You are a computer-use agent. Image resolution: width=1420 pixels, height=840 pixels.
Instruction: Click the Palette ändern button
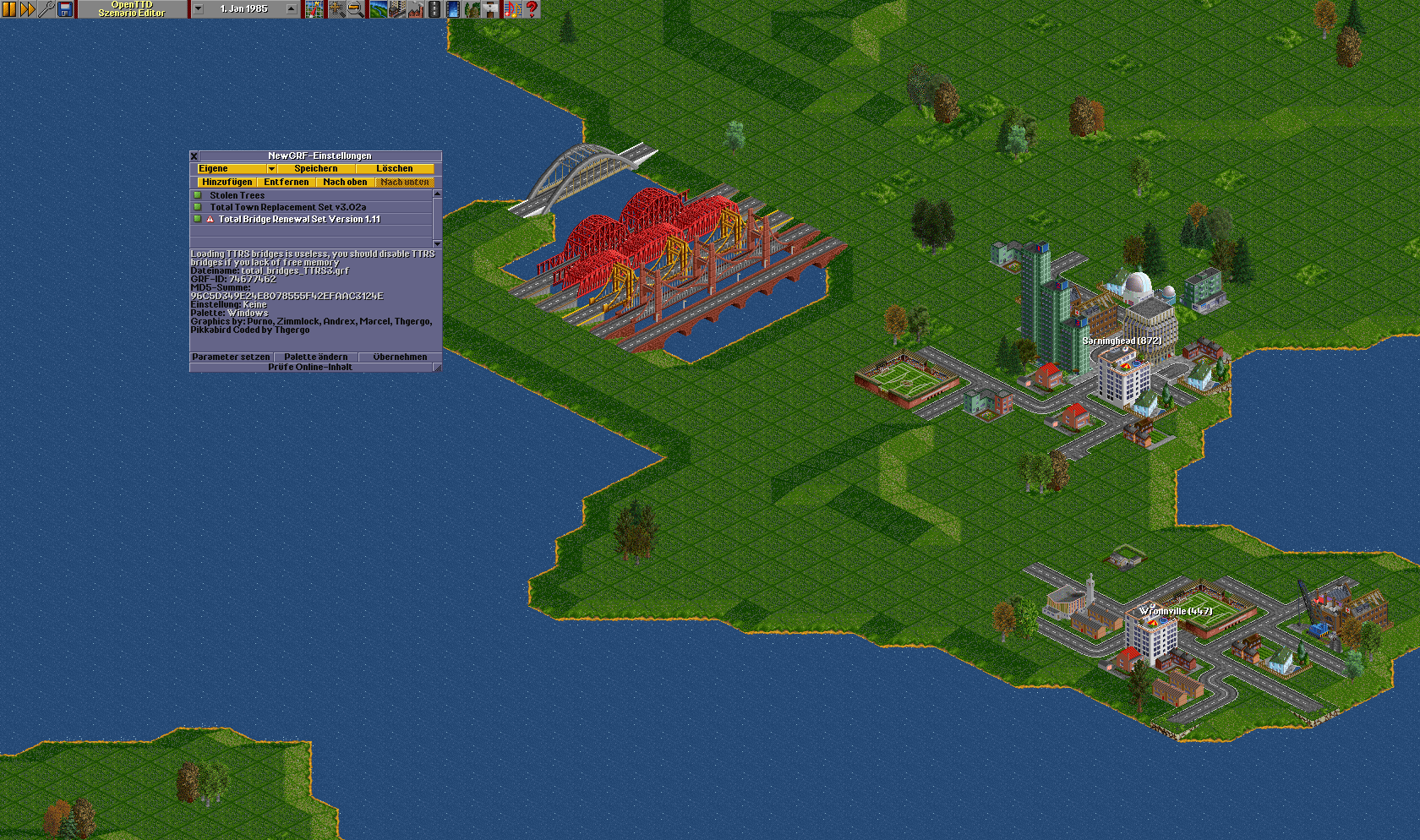coord(315,357)
